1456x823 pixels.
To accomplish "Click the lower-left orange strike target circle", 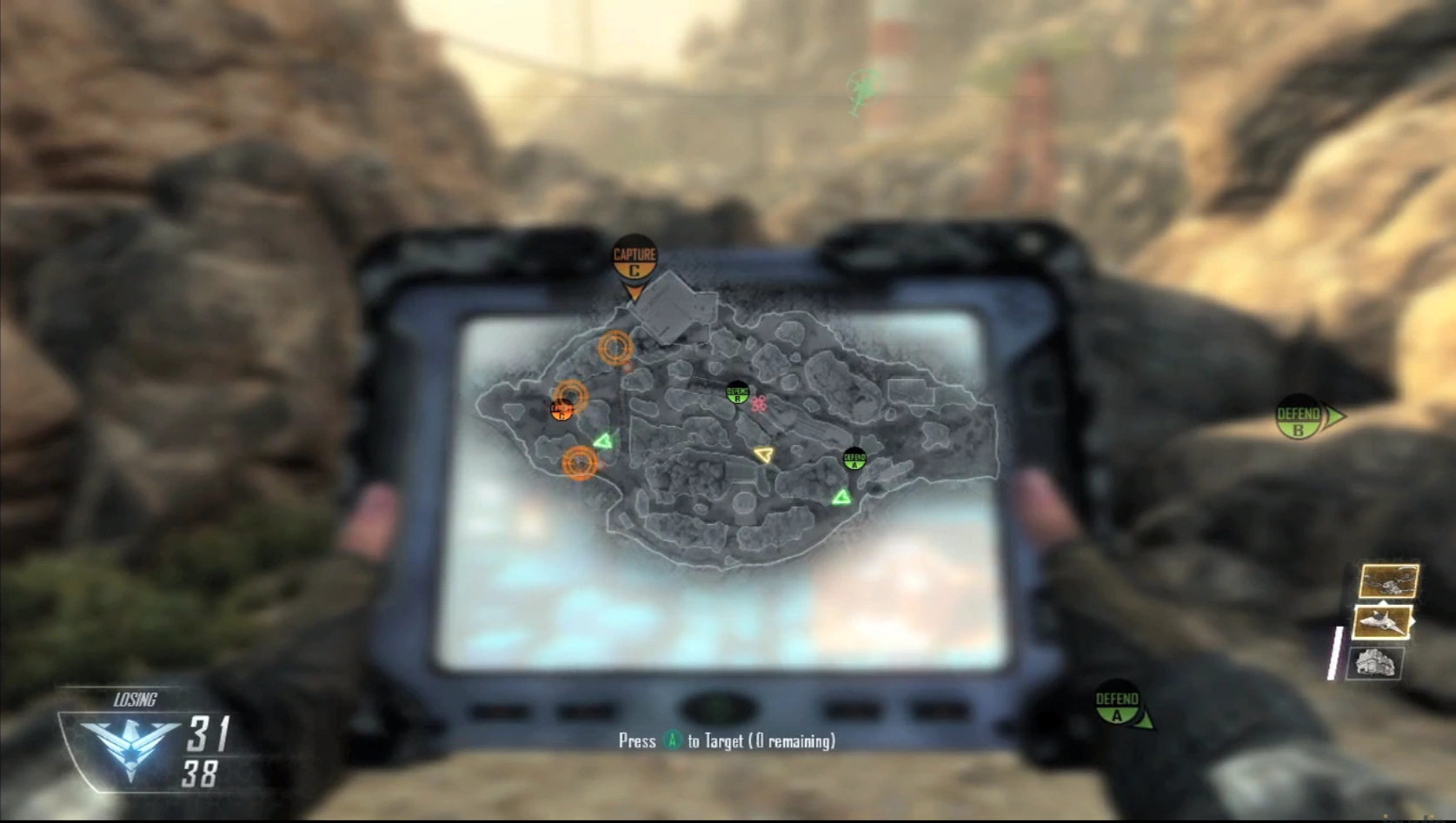I will 580,464.
